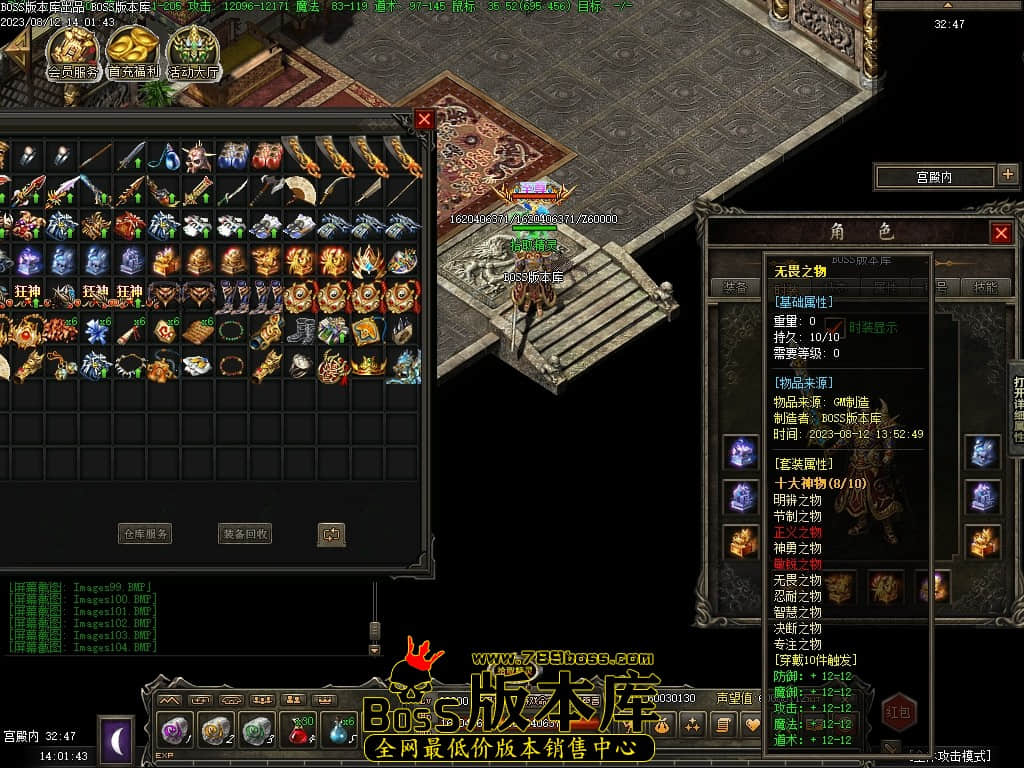Viewport: 1024px width, 768px height.
Task: Click the bag sort arrows button
Action: [x=331, y=534]
